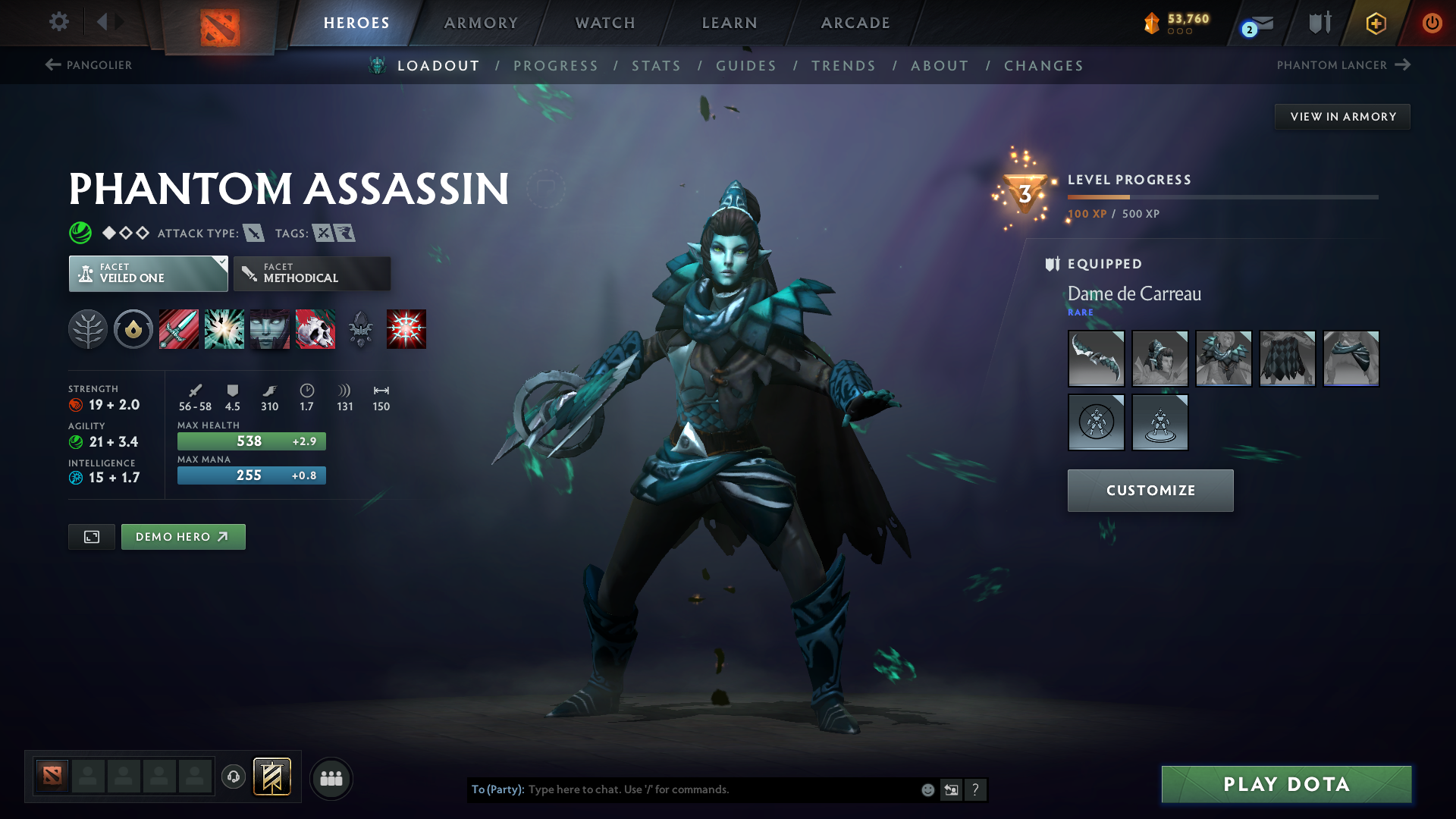Open the Armory menu item
The width and height of the screenshot is (1456, 819).
pyautogui.click(x=481, y=23)
